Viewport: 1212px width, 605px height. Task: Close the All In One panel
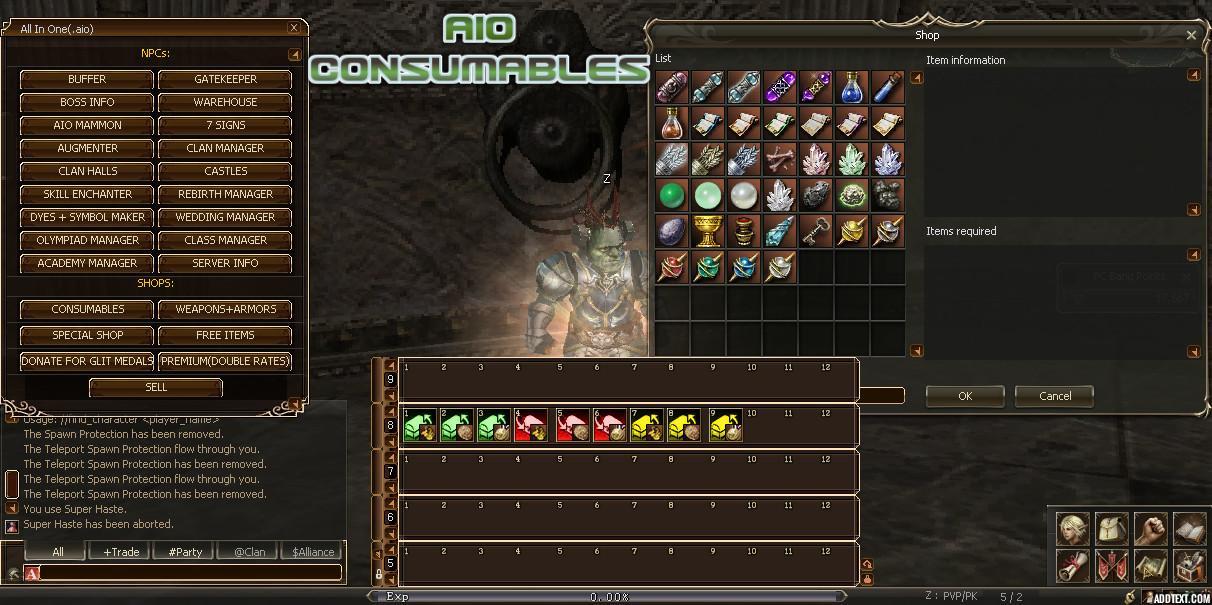293,28
